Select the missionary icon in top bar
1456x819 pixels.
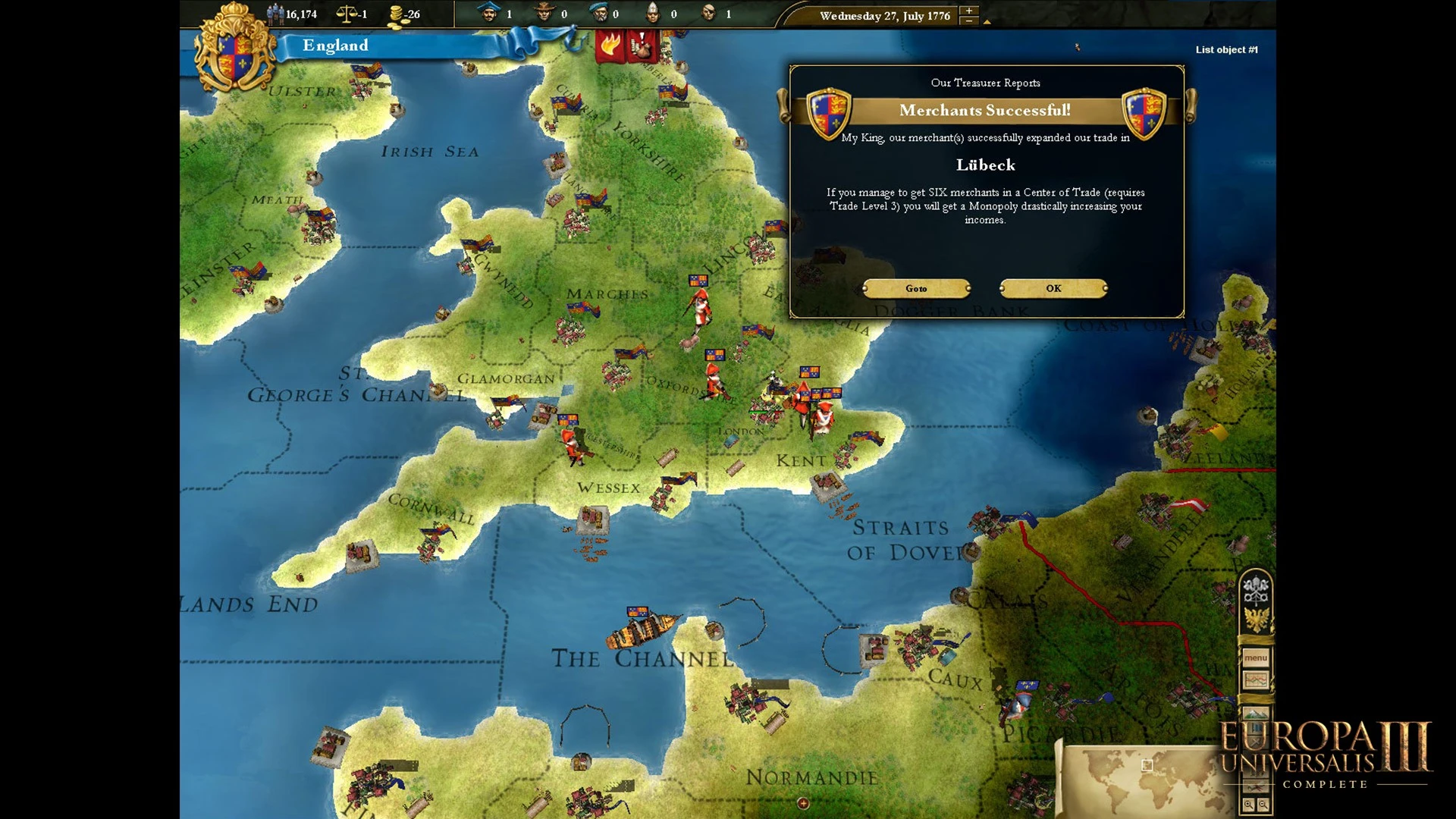click(652, 13)
